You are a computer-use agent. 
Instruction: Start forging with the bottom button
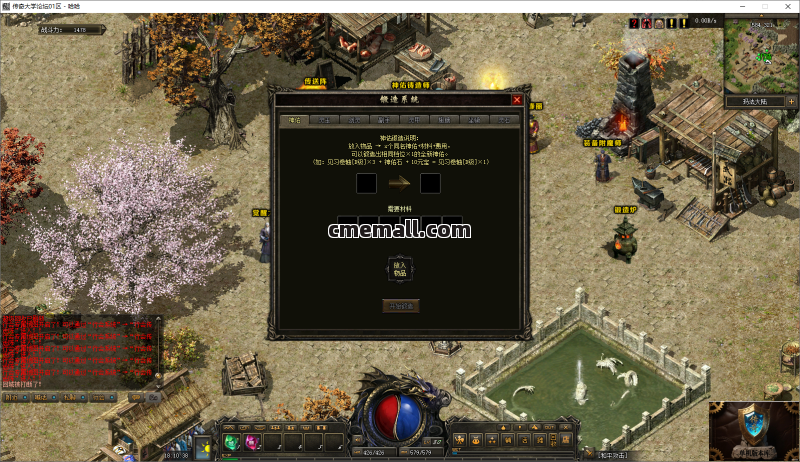(400, 306)
